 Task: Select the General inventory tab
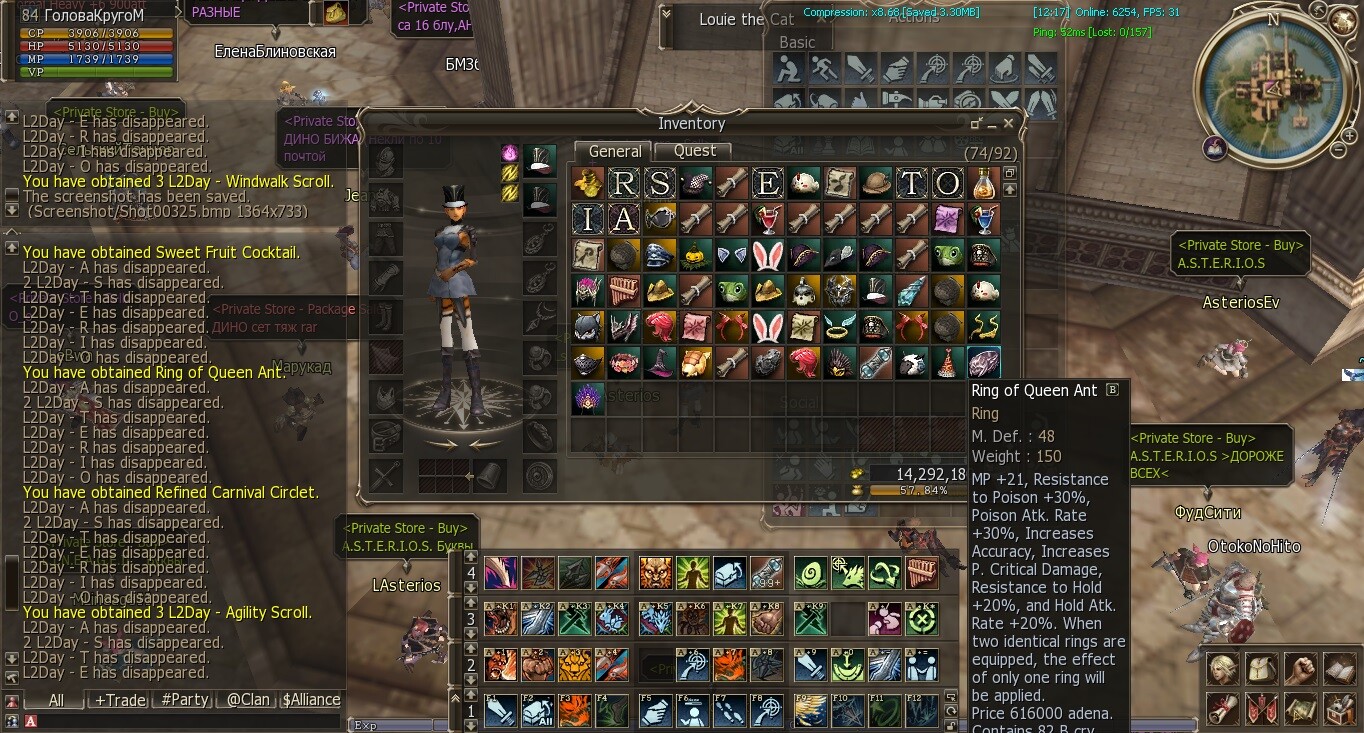pos(614,151)
